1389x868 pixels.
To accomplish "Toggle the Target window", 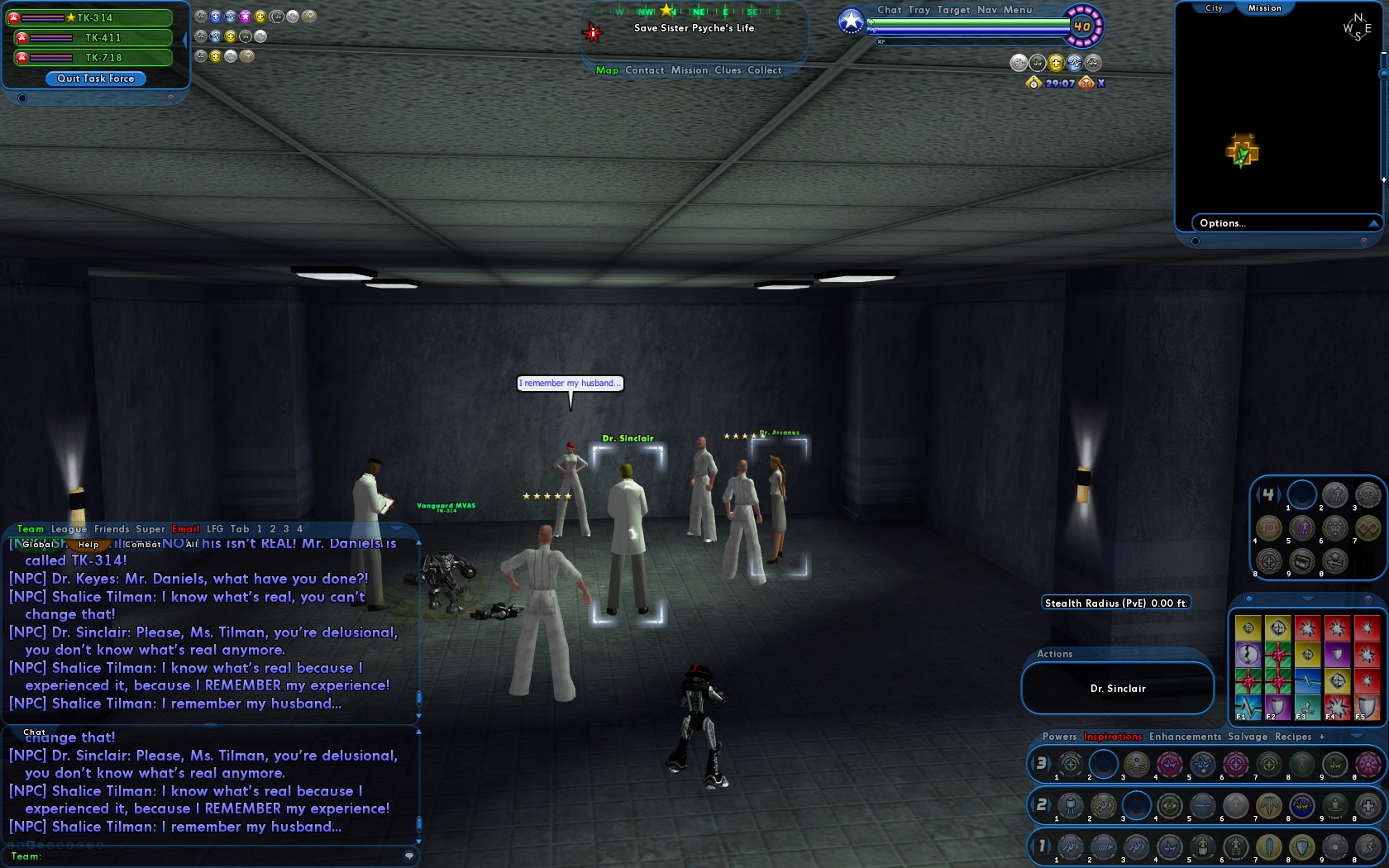I will tap(953, 10).
